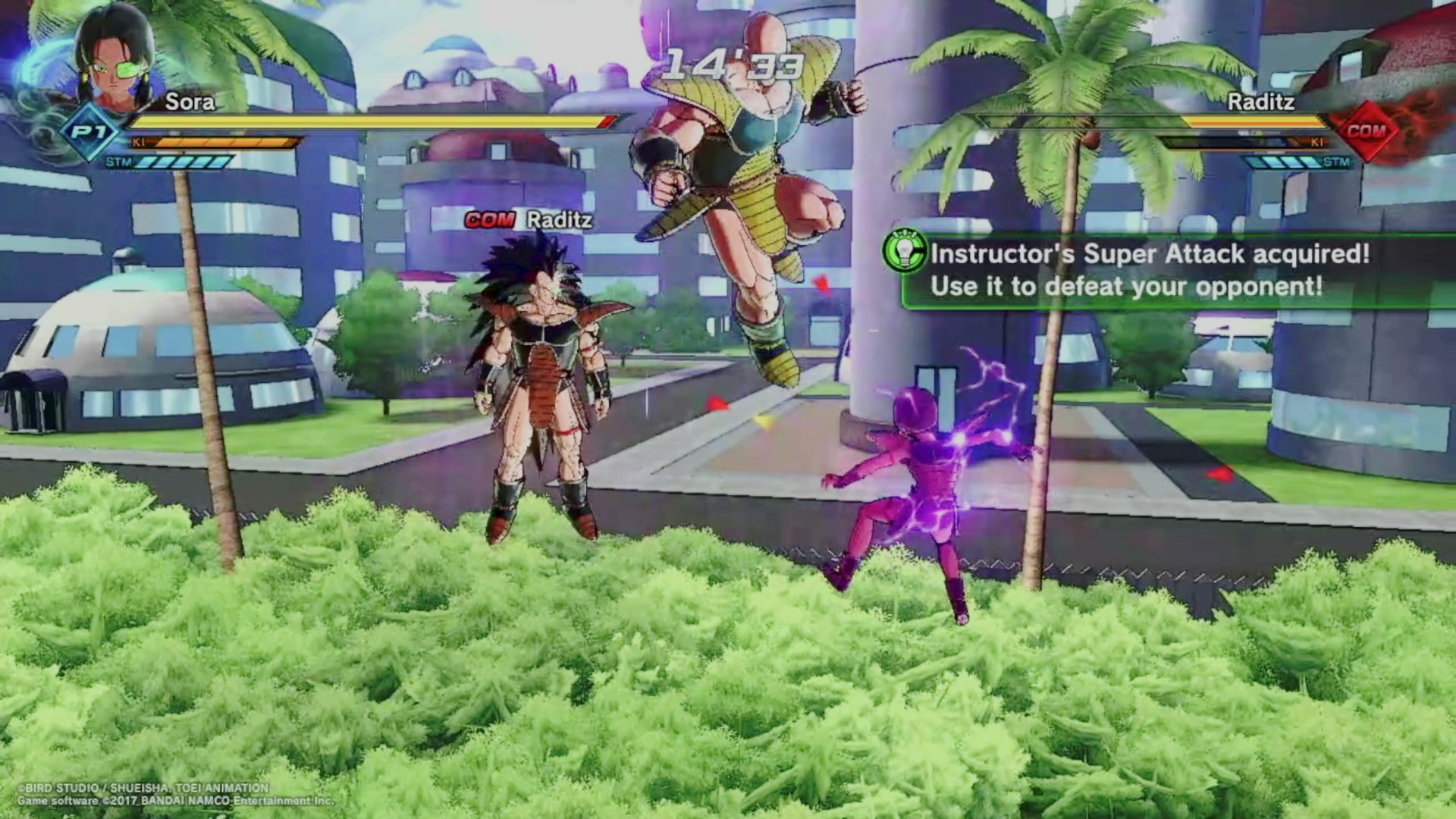
Task: Select the blue P1 diamond badge
Action: point(90,133)
